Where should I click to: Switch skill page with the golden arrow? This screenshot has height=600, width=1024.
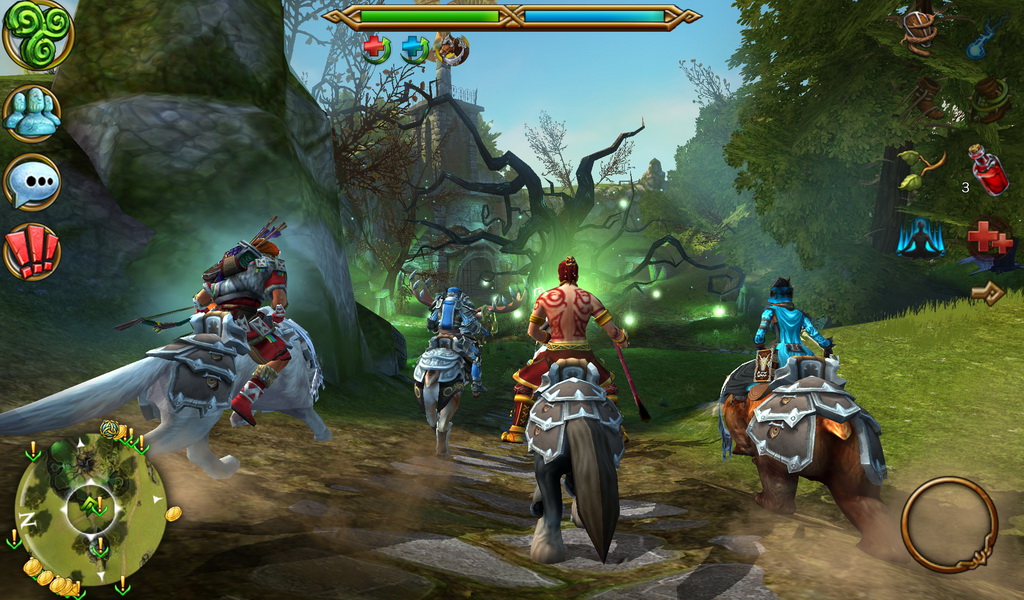click(x=988, y=293)
